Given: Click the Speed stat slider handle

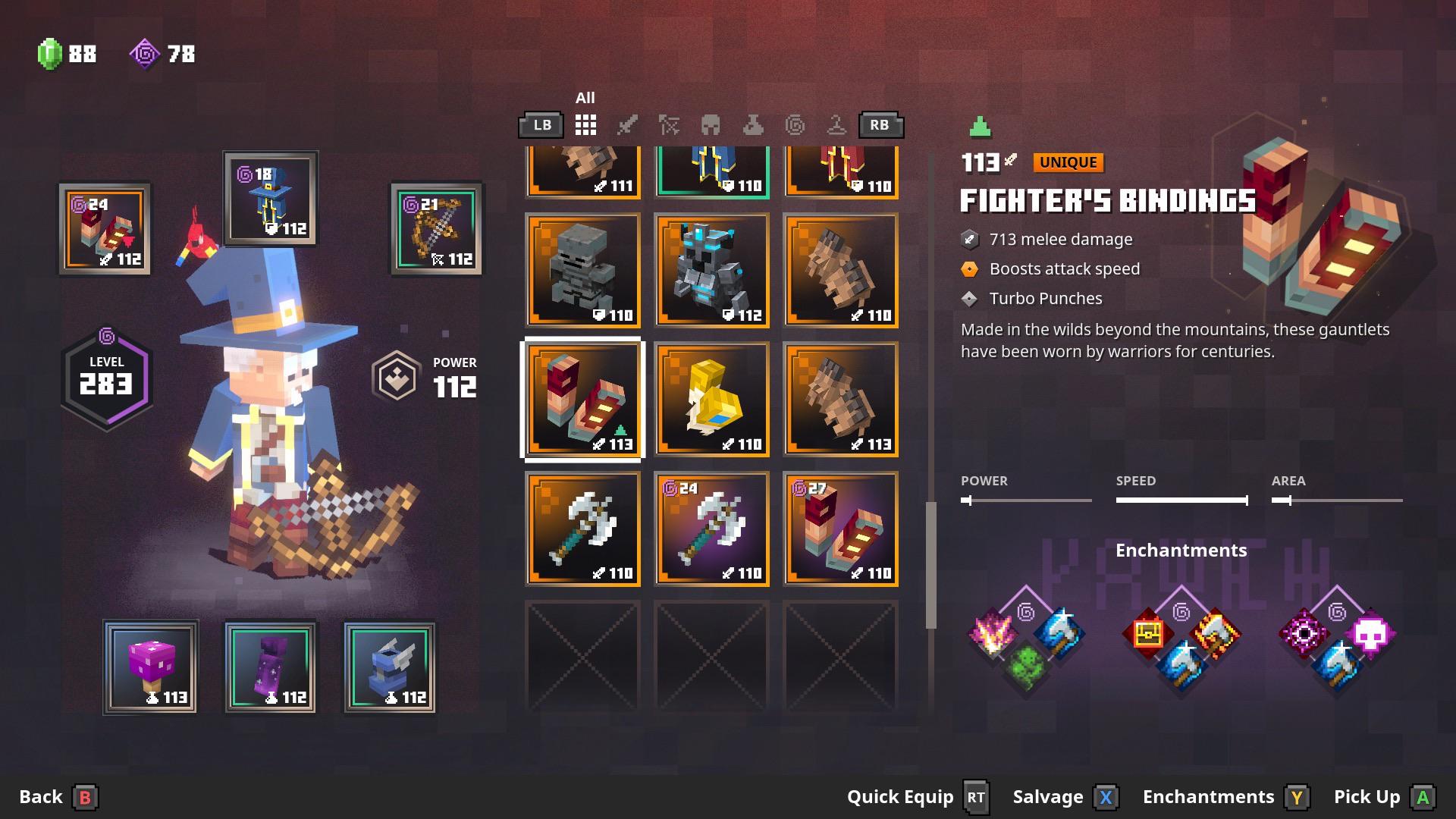Looking at the screenshot, I should (x=1247, y=500).
